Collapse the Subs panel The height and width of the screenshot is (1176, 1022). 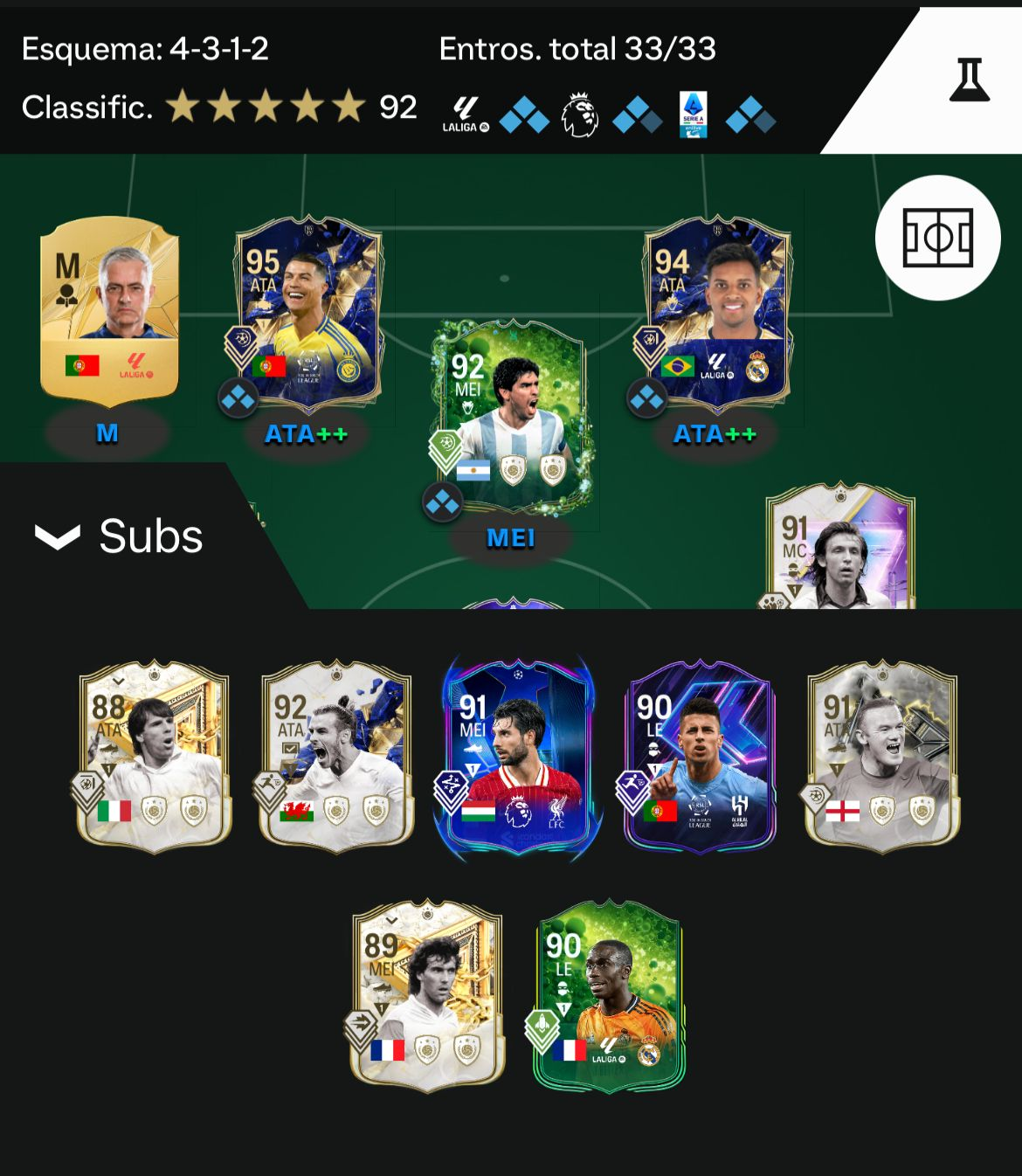(x=118, y=536)
